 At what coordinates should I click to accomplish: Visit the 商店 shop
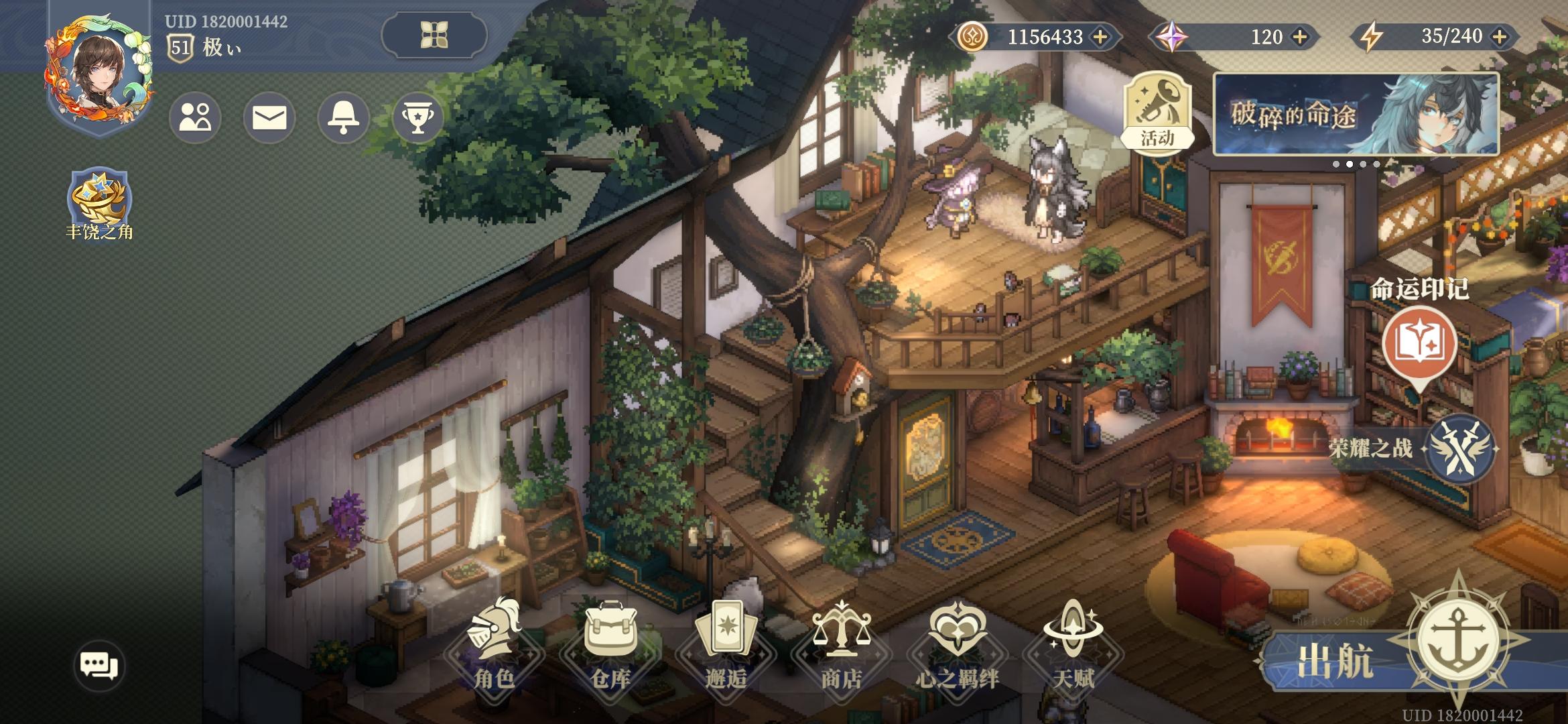tap(841, 647)
